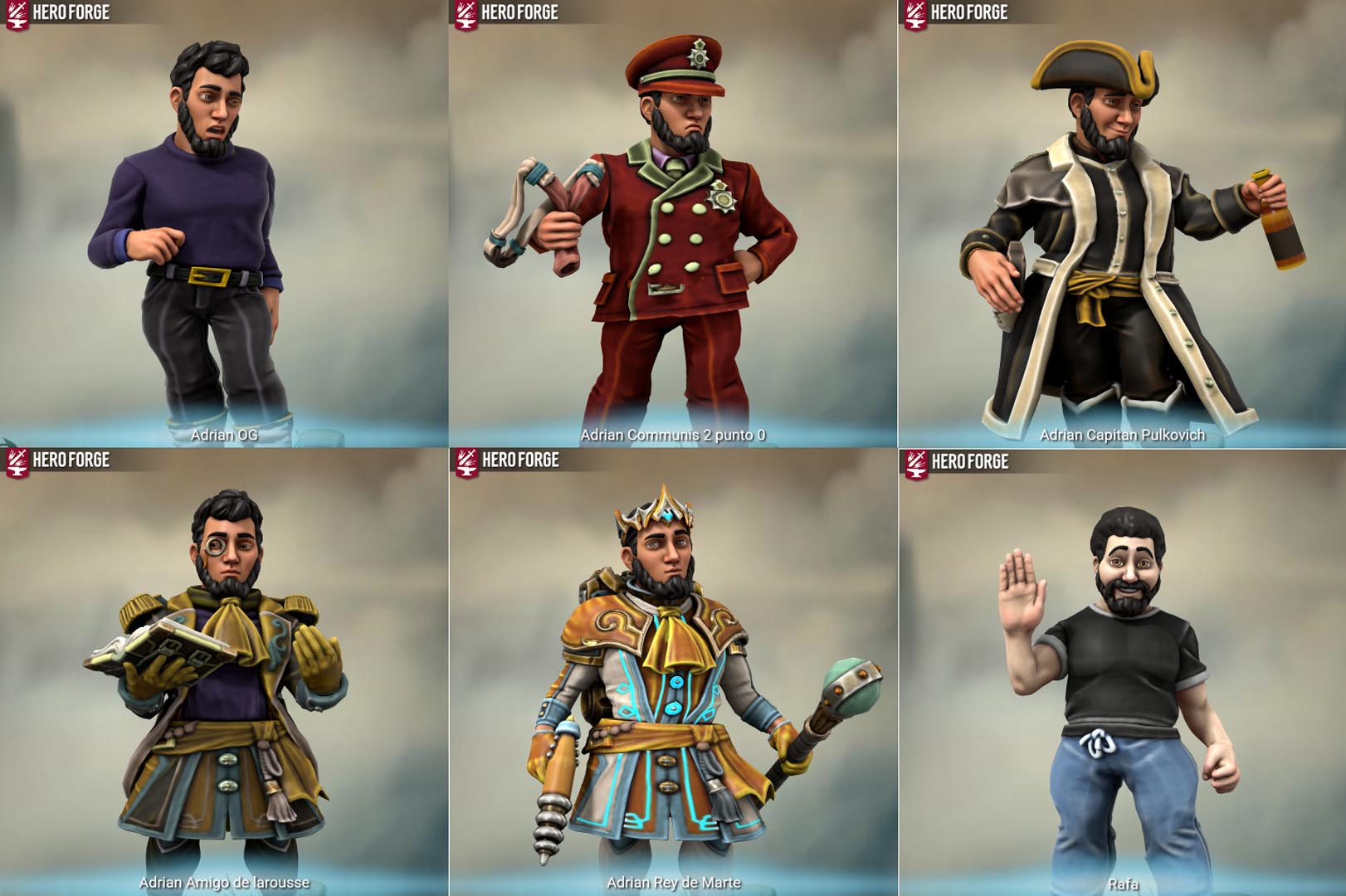The height and width of the screenshot is (896, 1346).
Task: Select the Adrian OG character tile
Action: tap(224, 224)
